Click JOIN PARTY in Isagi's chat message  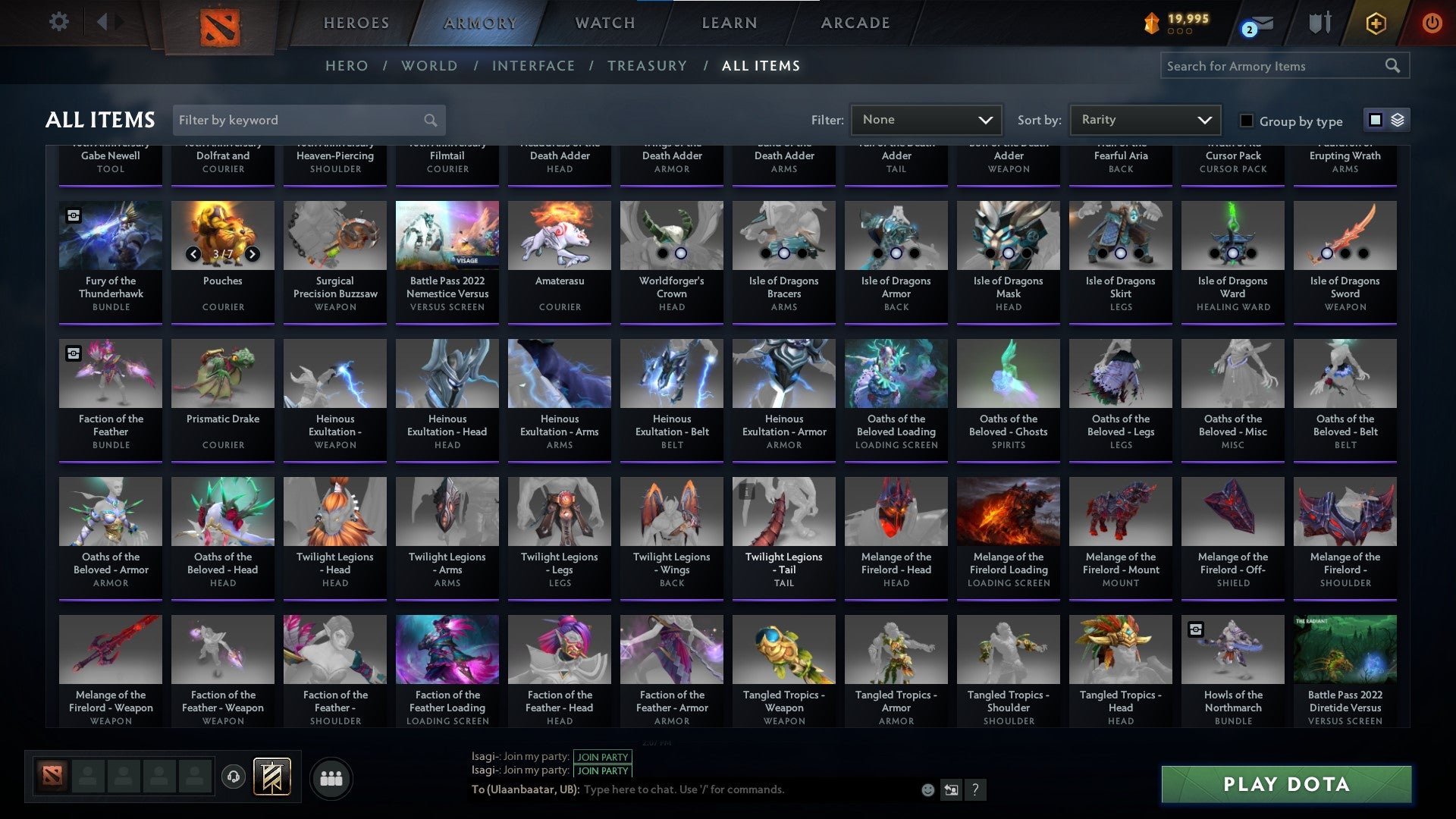603,757
